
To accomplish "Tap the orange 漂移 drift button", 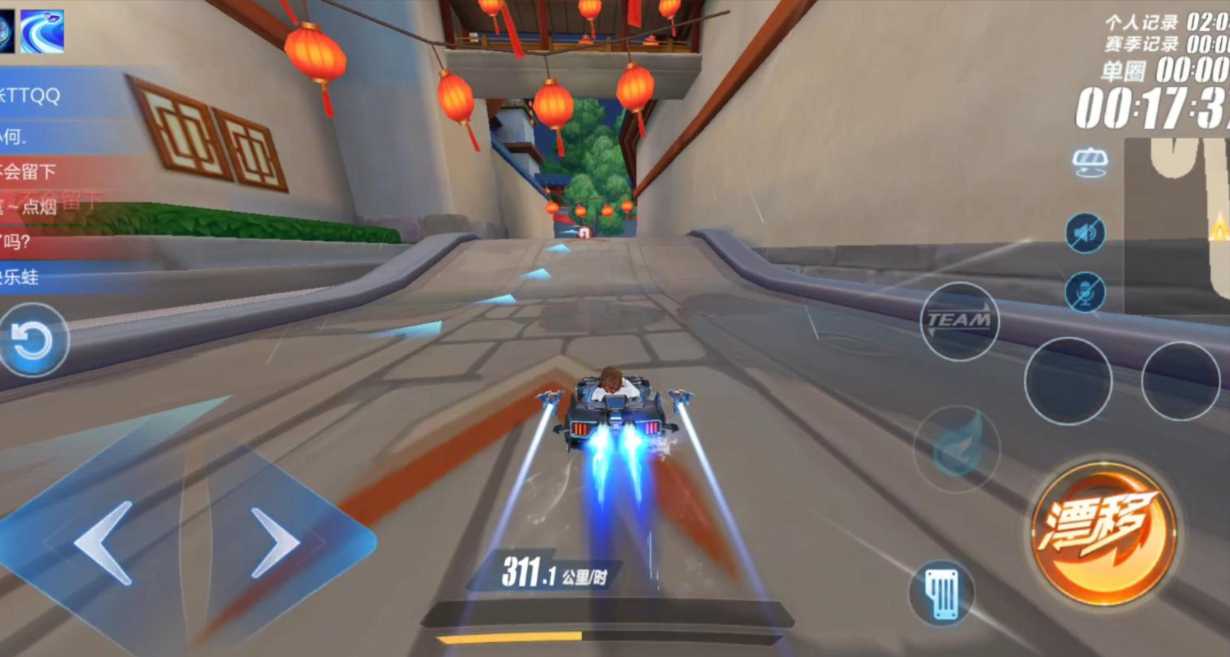I will [x=1103, y=533].
